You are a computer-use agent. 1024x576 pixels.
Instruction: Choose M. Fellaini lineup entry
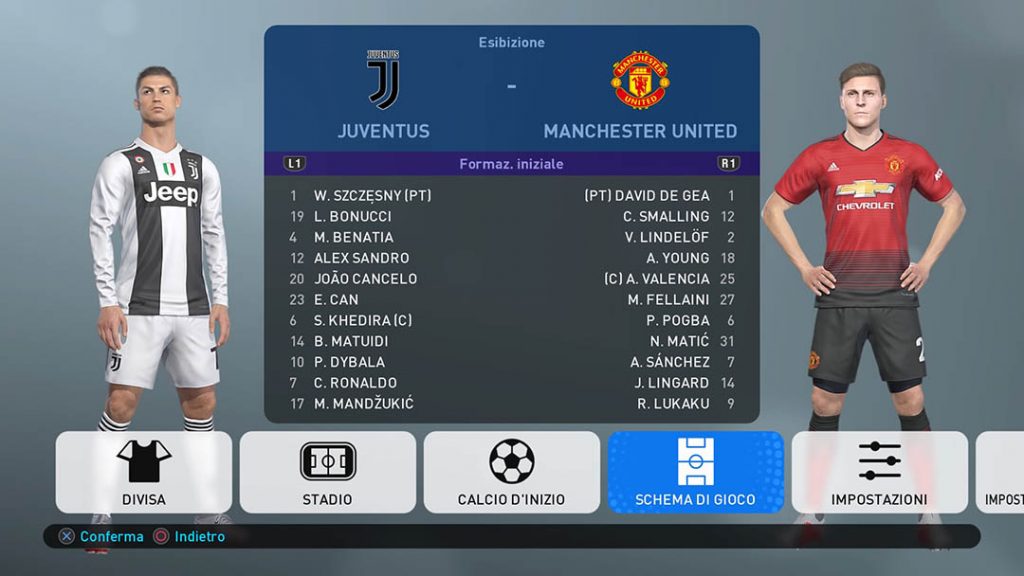click(668, 299)
